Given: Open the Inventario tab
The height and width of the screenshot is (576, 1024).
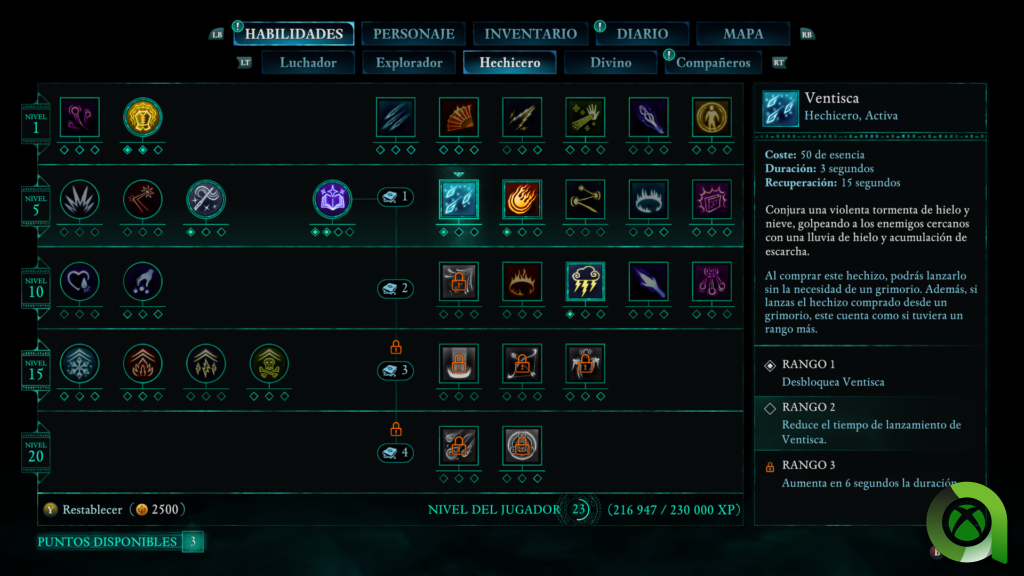Looking at the screenshot, I should tap(530, 34).
